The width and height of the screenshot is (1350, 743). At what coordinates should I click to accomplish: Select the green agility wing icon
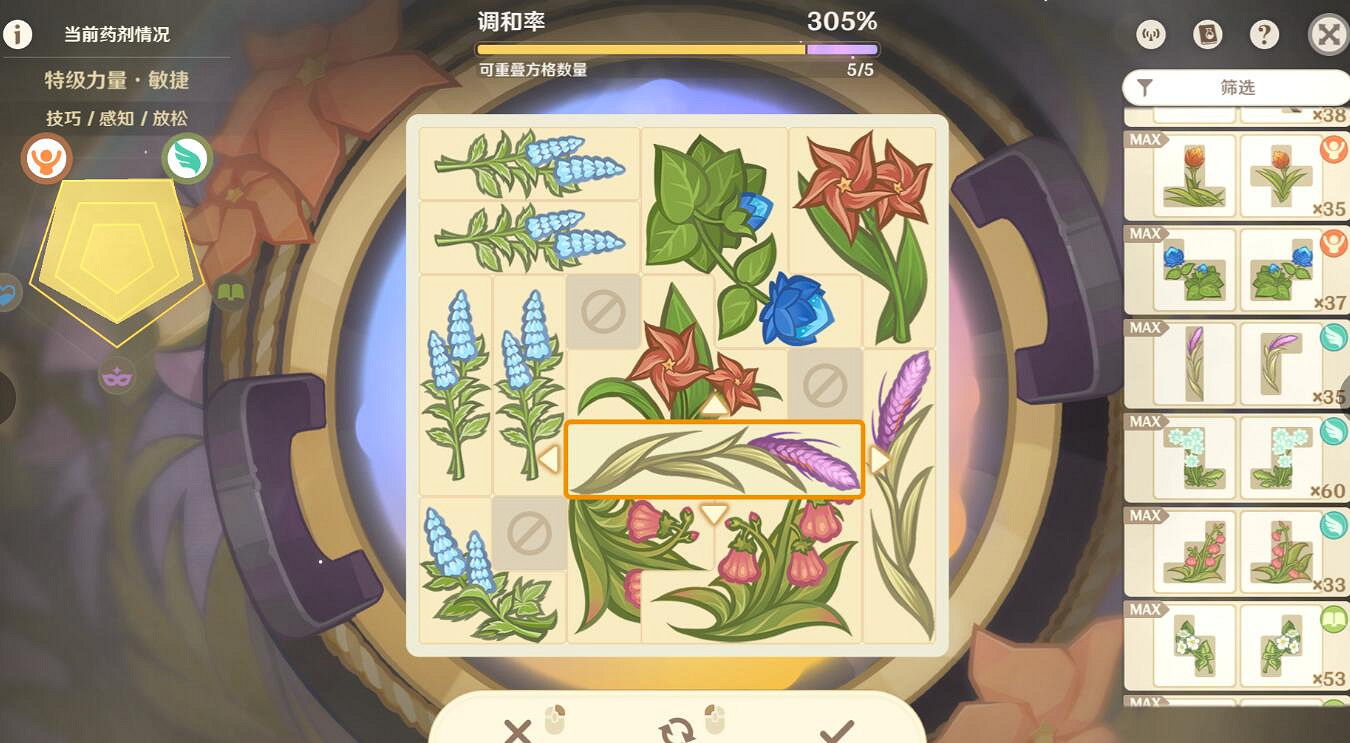[x=187, y=158]
